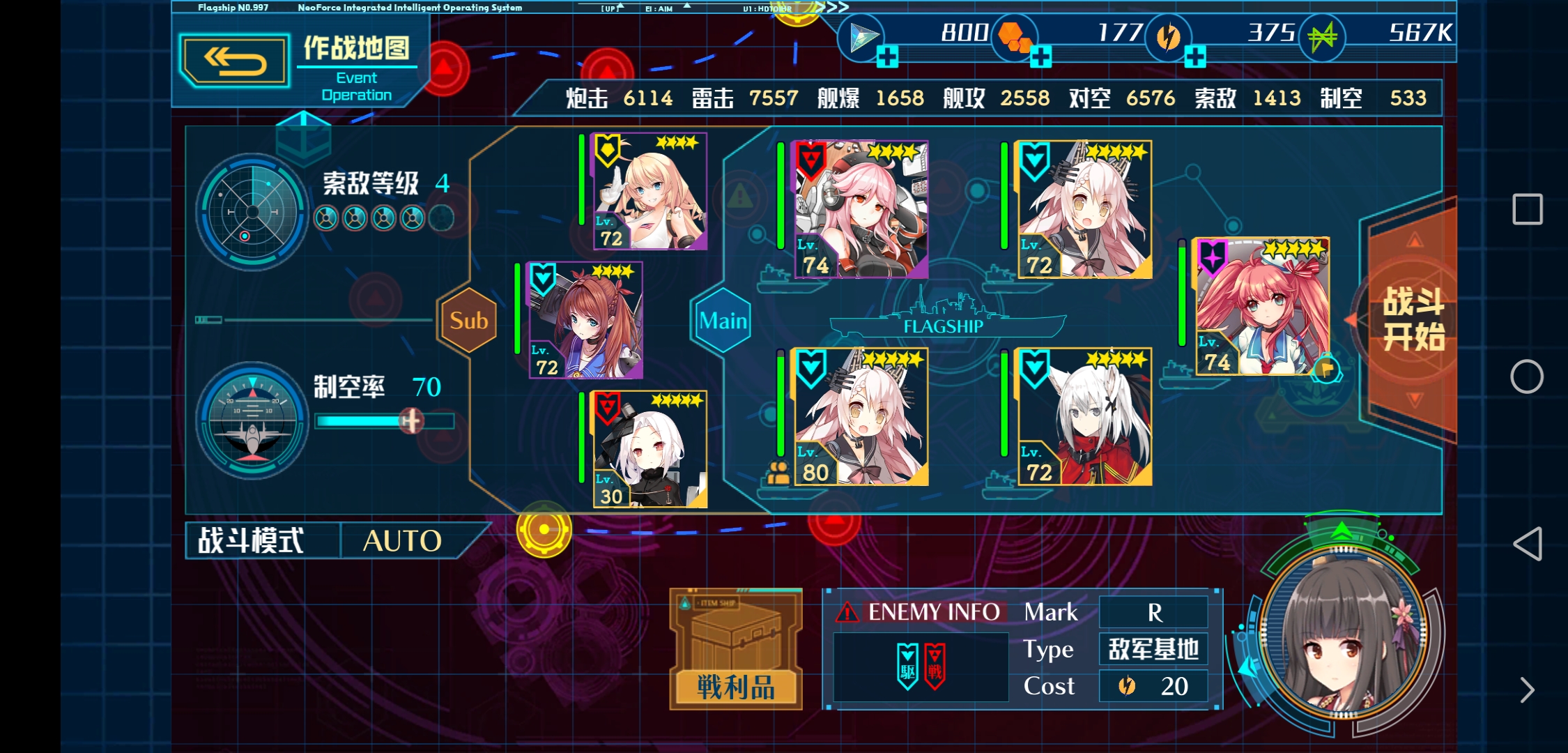This screenshot has height=753, width=1568.
Task: Click the back arrow next to 作战地图
Action: click(235, 60)
